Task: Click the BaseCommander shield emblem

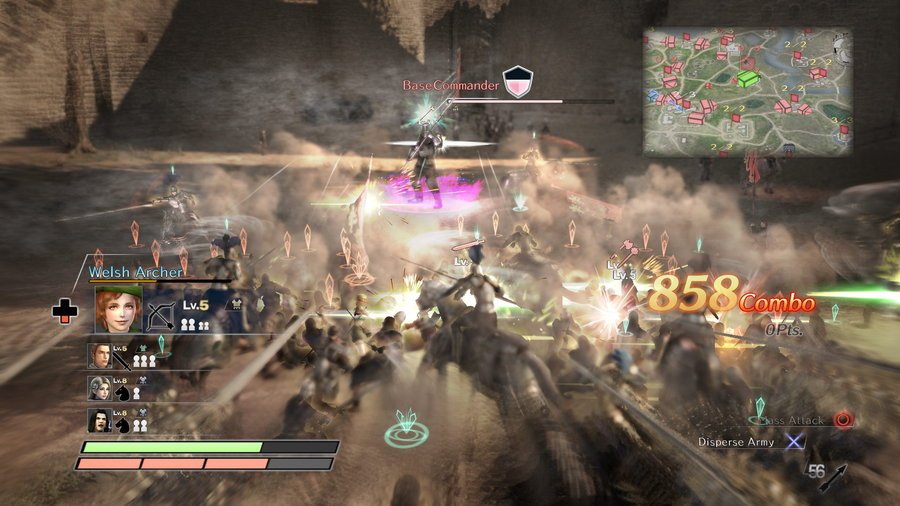Action: coord(516,81)
